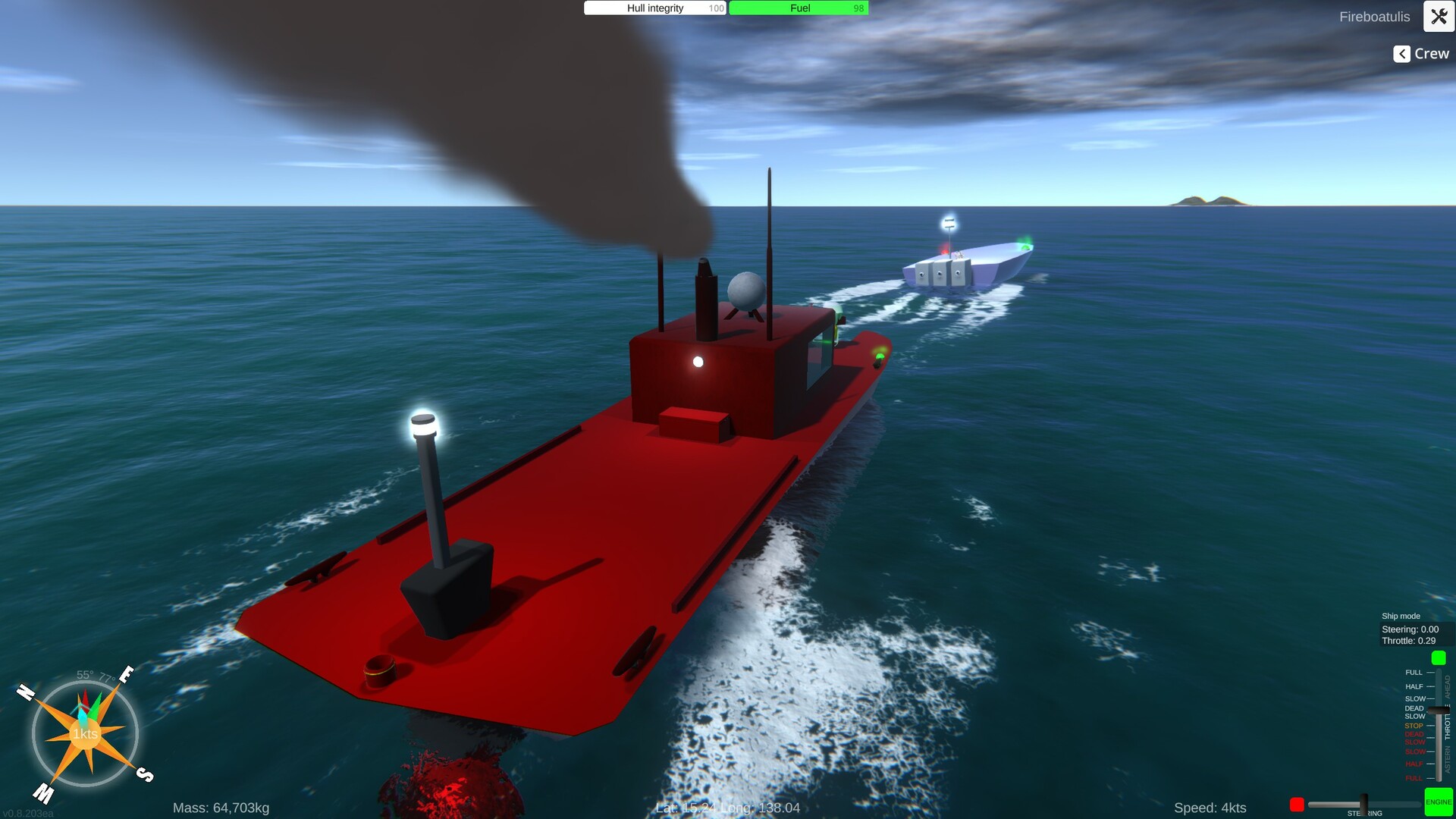
Task: Click the Ship mode label
Action: pos(1400,616)
